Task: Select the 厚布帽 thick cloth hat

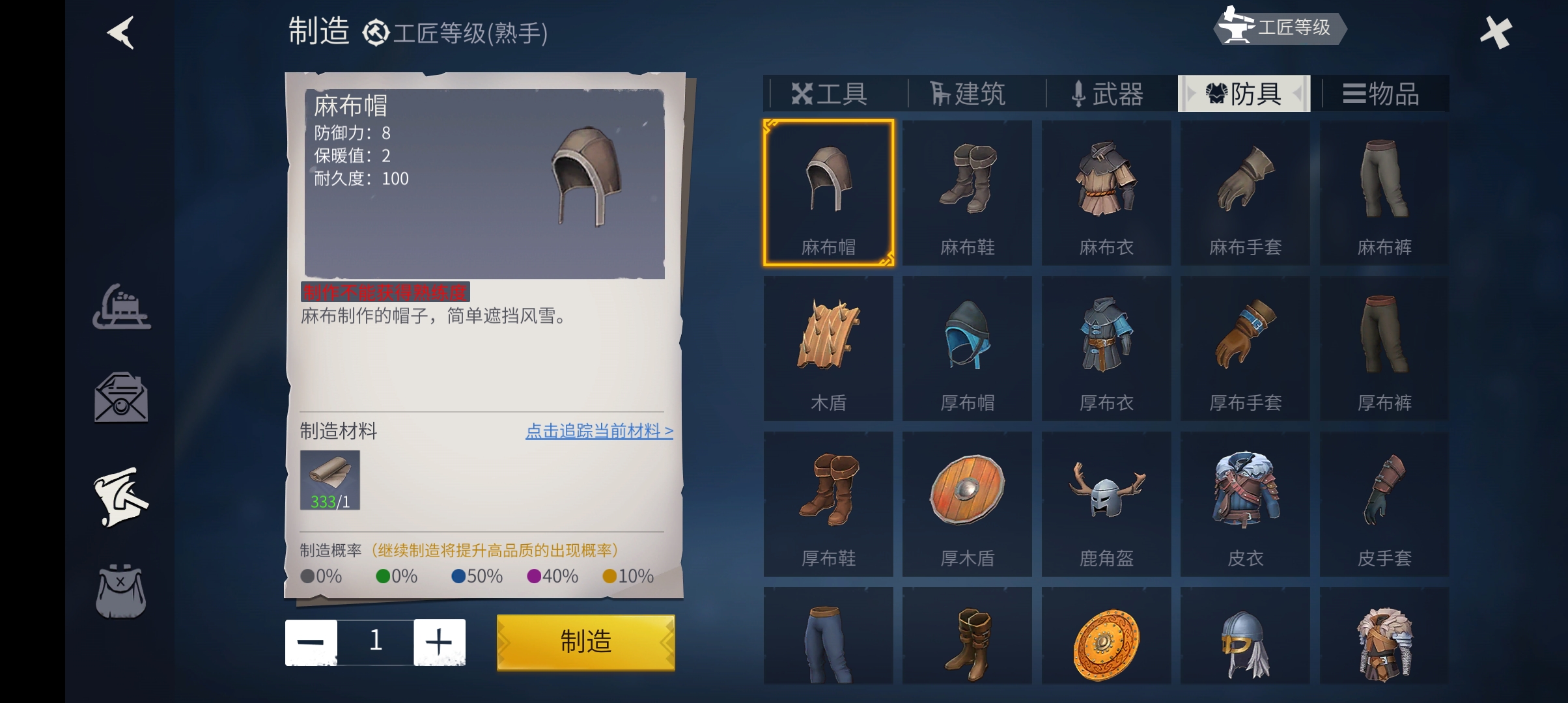Action: (967, 349)
